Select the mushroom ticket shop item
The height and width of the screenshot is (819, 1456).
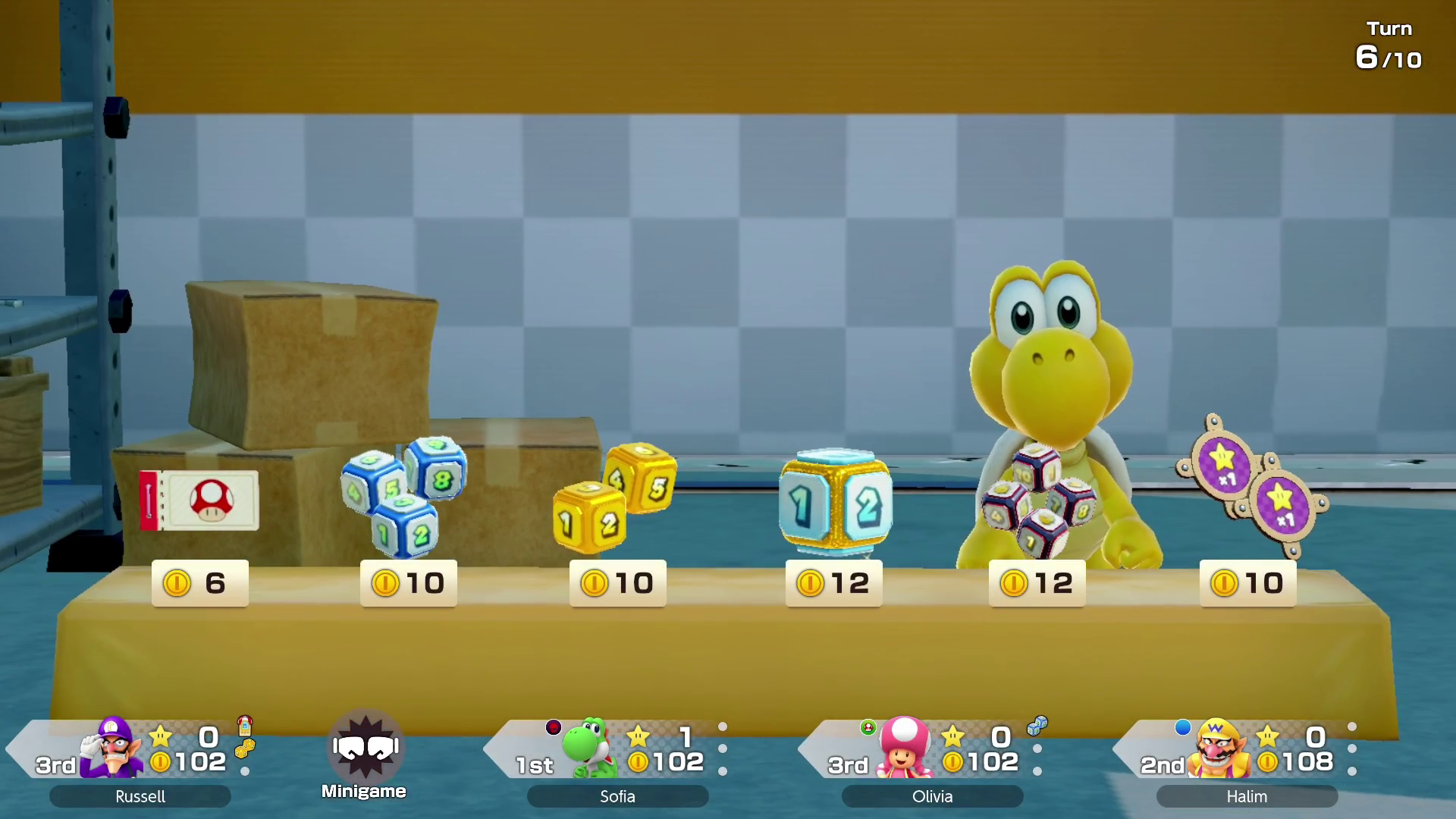[199, 500]
